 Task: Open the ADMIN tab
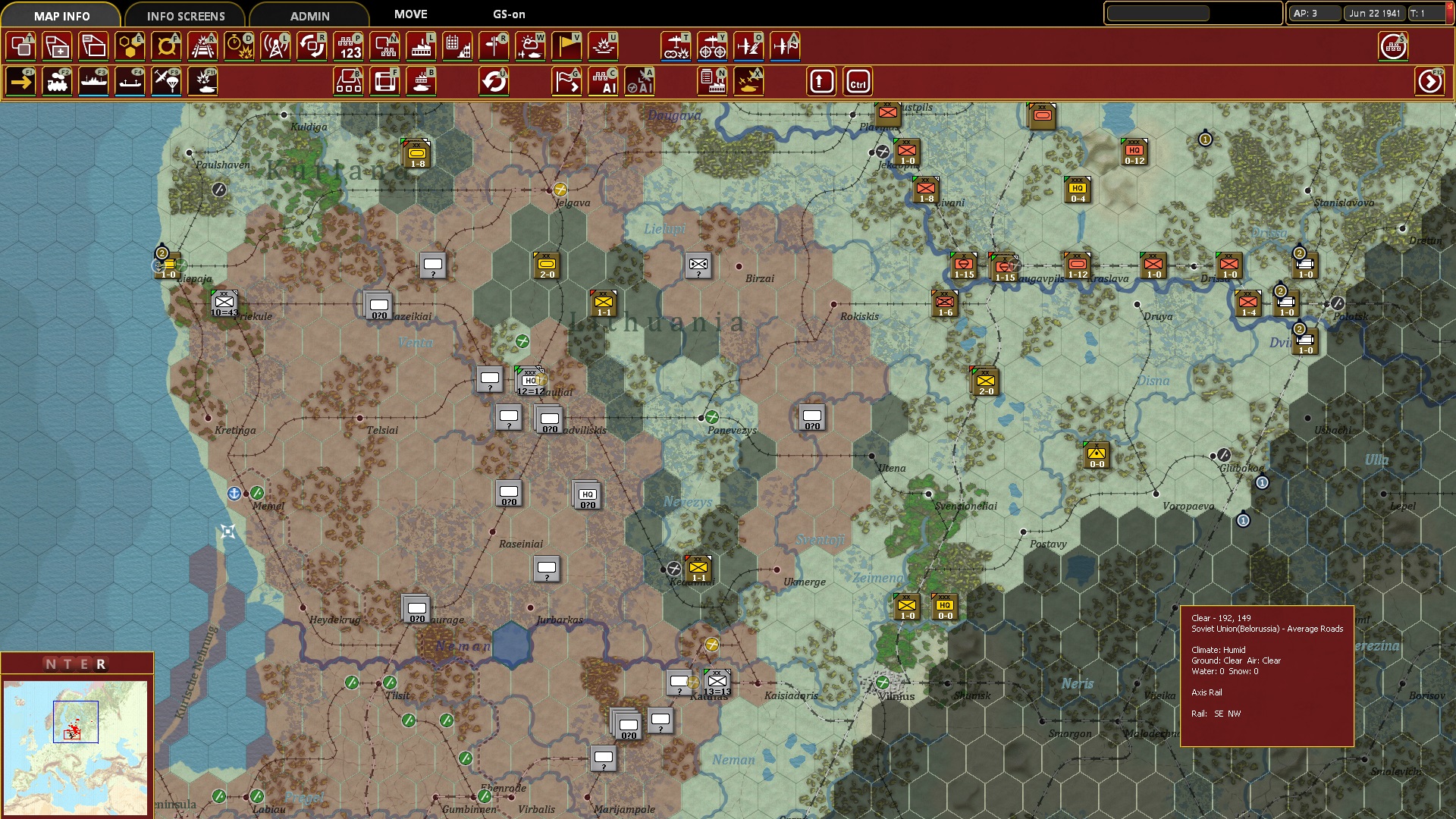[x=309, y=15]
